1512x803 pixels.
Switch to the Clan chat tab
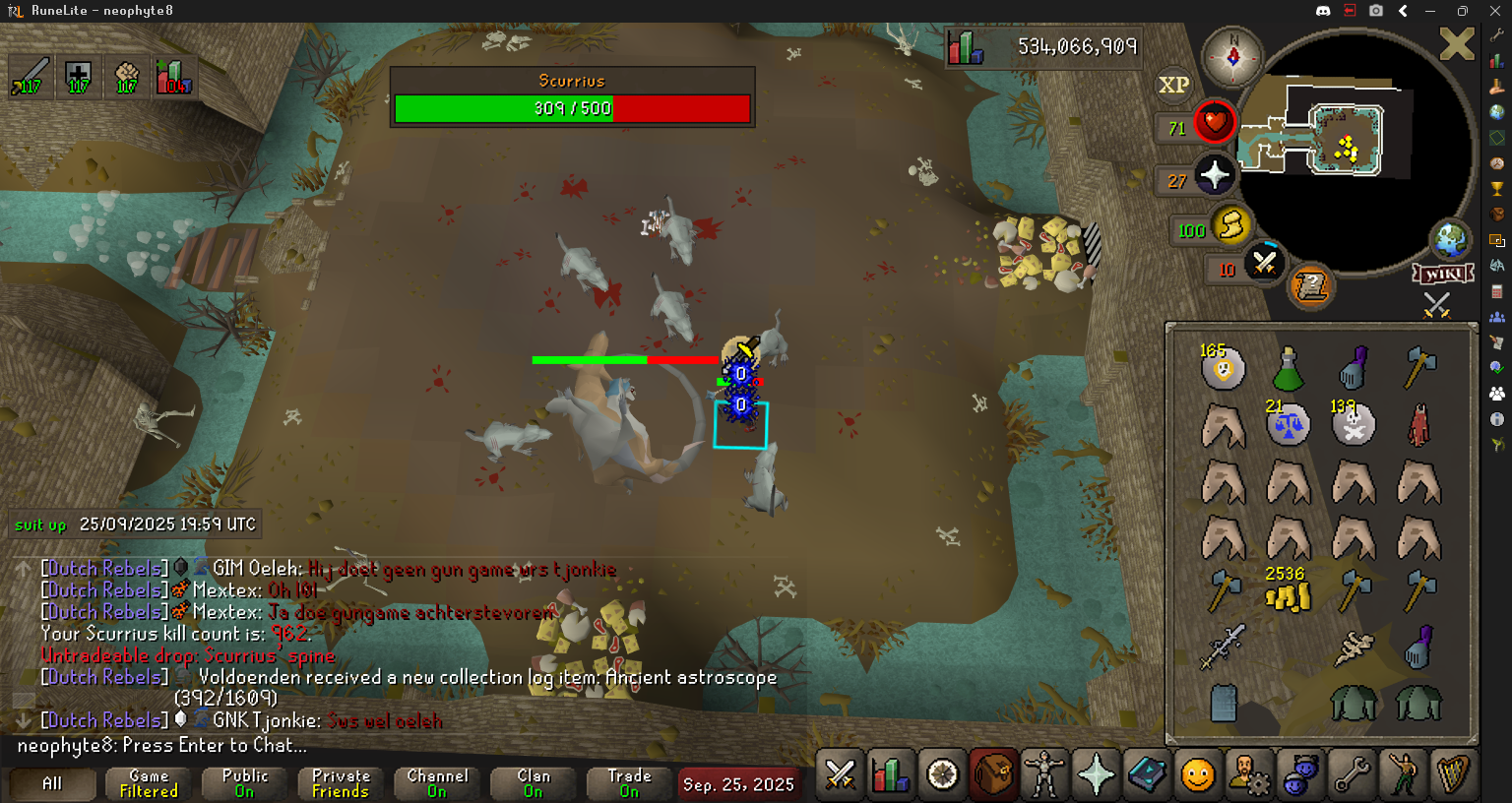(534, 783)
